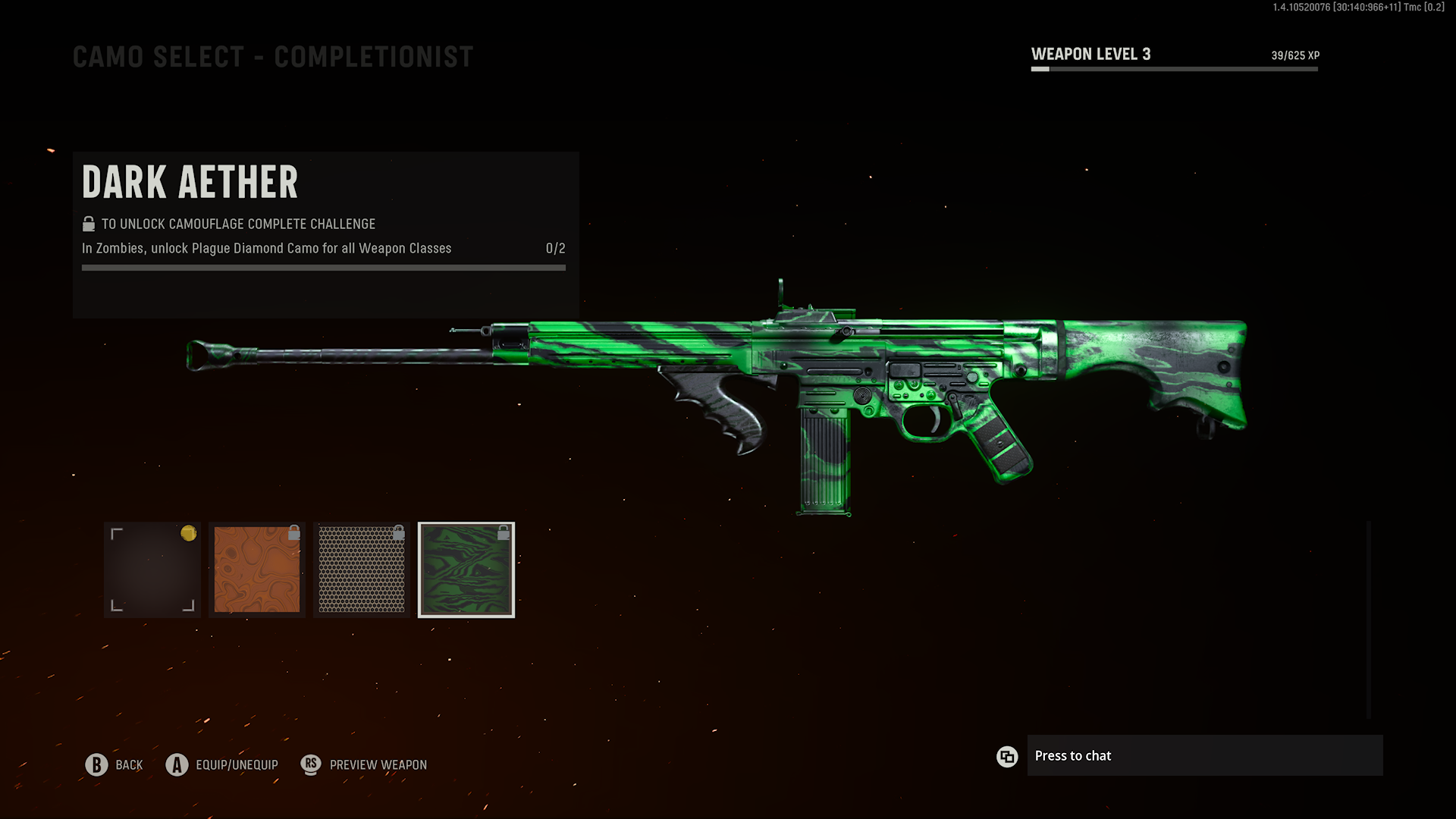Click the yellow equipped indicator on the first camo slot
Image resolution: width=1456 pixels, height=819 pixels.
coord(189,534)
